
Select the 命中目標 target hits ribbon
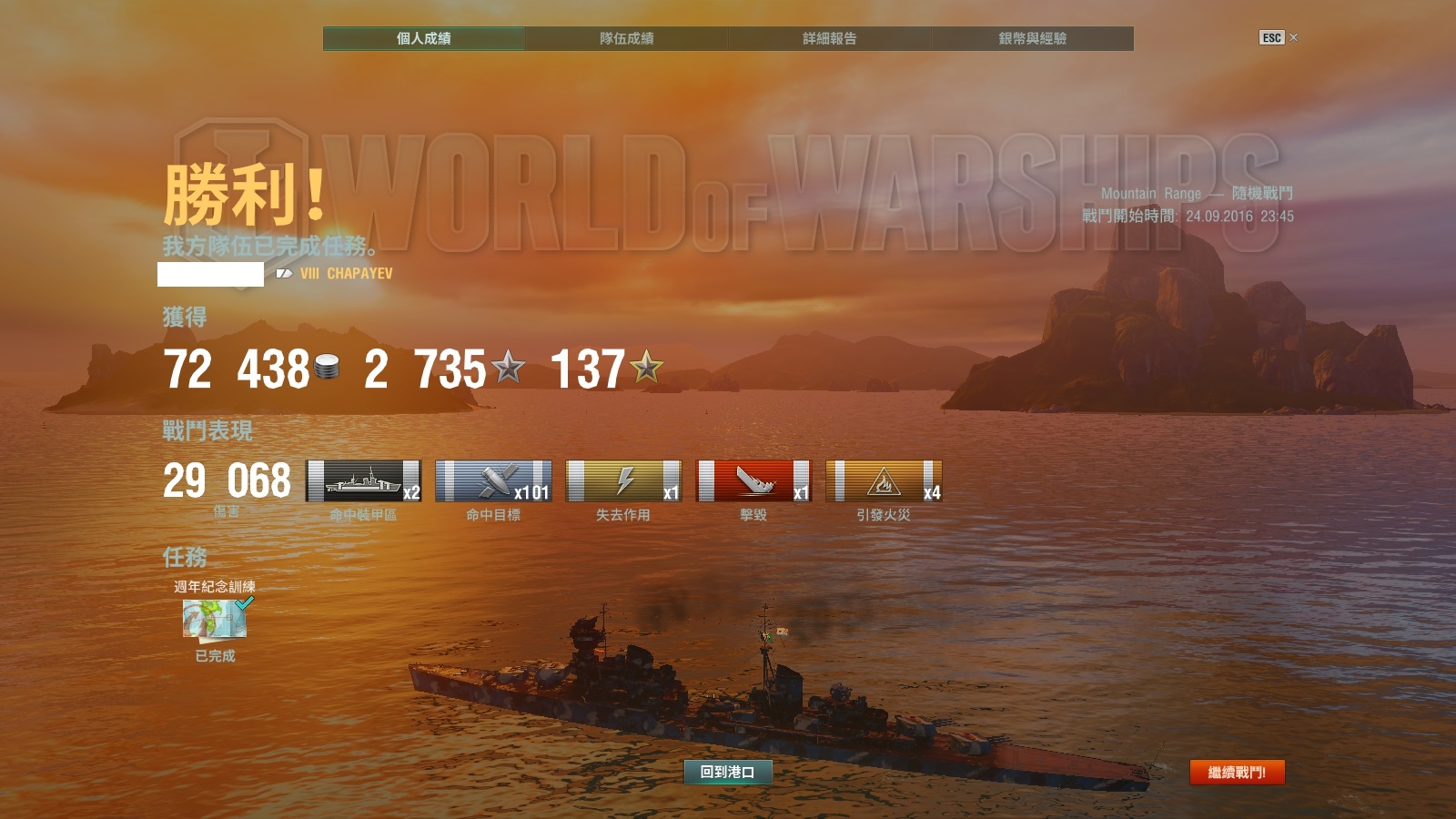click(493, 481)
